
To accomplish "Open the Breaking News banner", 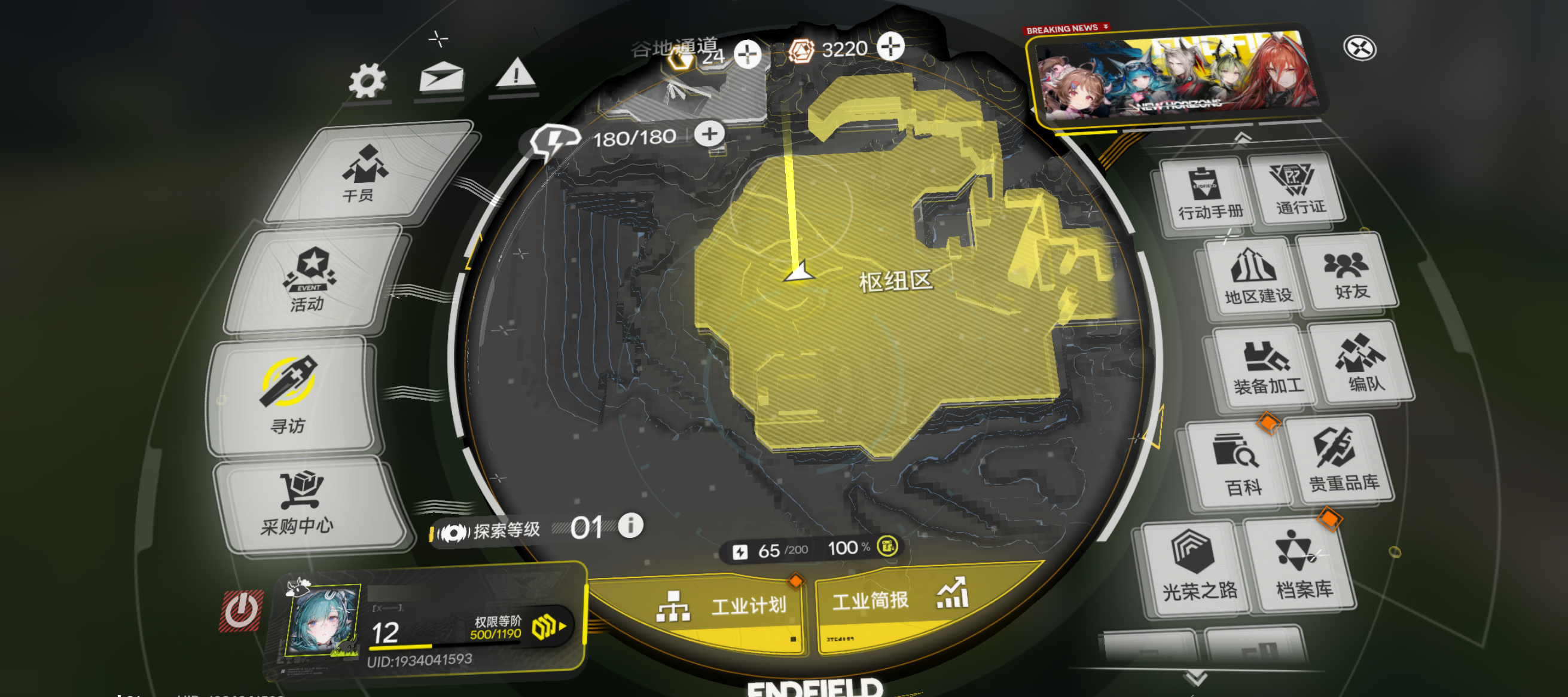I will click(1178, 76).
